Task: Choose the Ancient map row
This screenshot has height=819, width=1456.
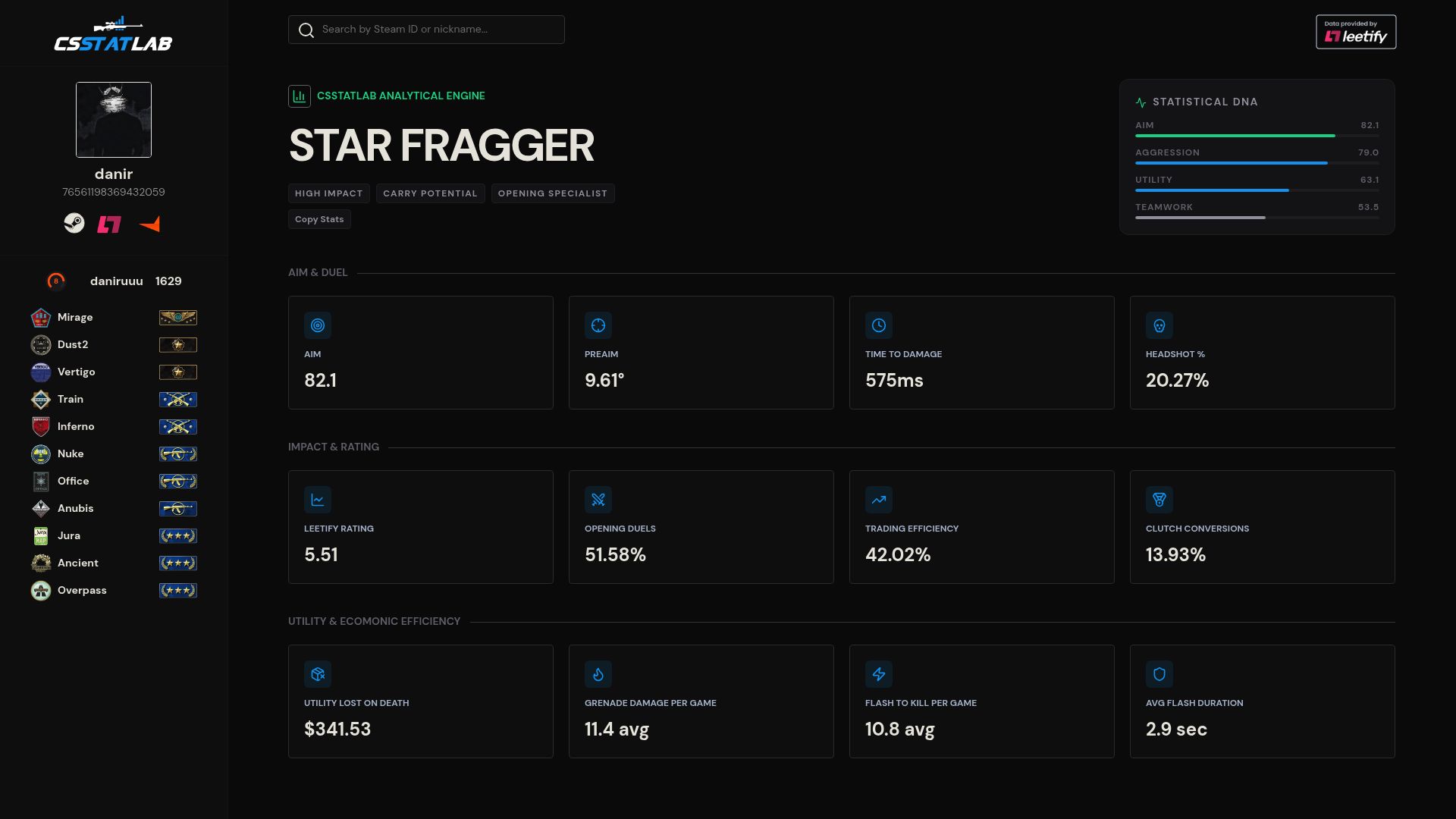Action: tap(114, 563)
